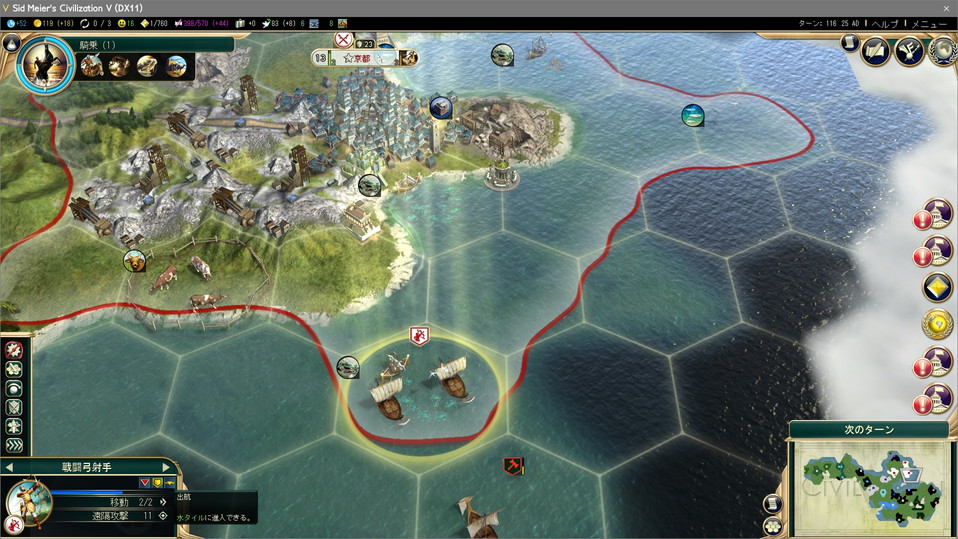Choose the fortify shield unit action
The width and height of the screenshot is (958, 539).
(14, 407)
